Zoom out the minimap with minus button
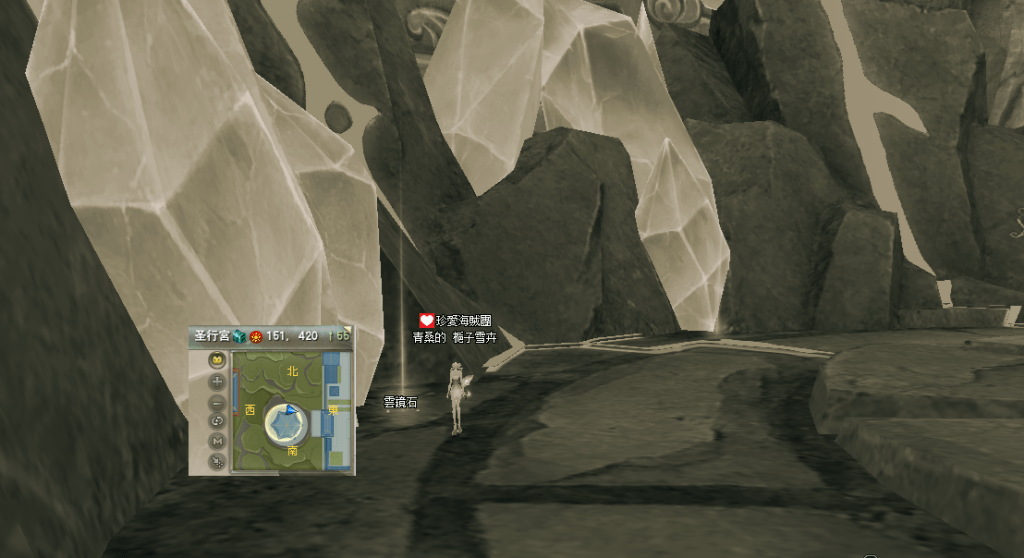The image size is (1024, 558). tap(217, 401)
